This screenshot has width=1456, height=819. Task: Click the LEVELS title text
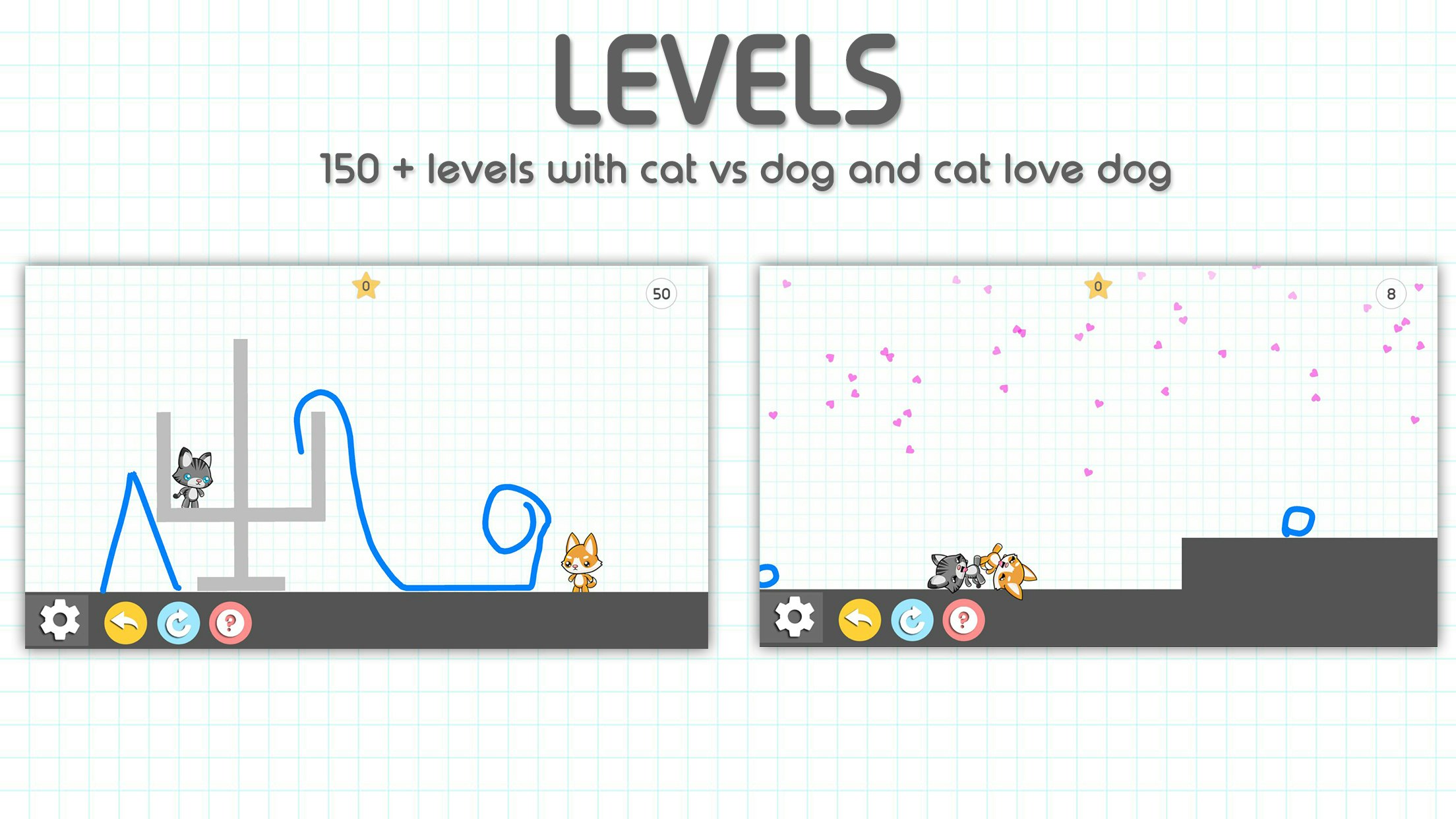[725, 79]
